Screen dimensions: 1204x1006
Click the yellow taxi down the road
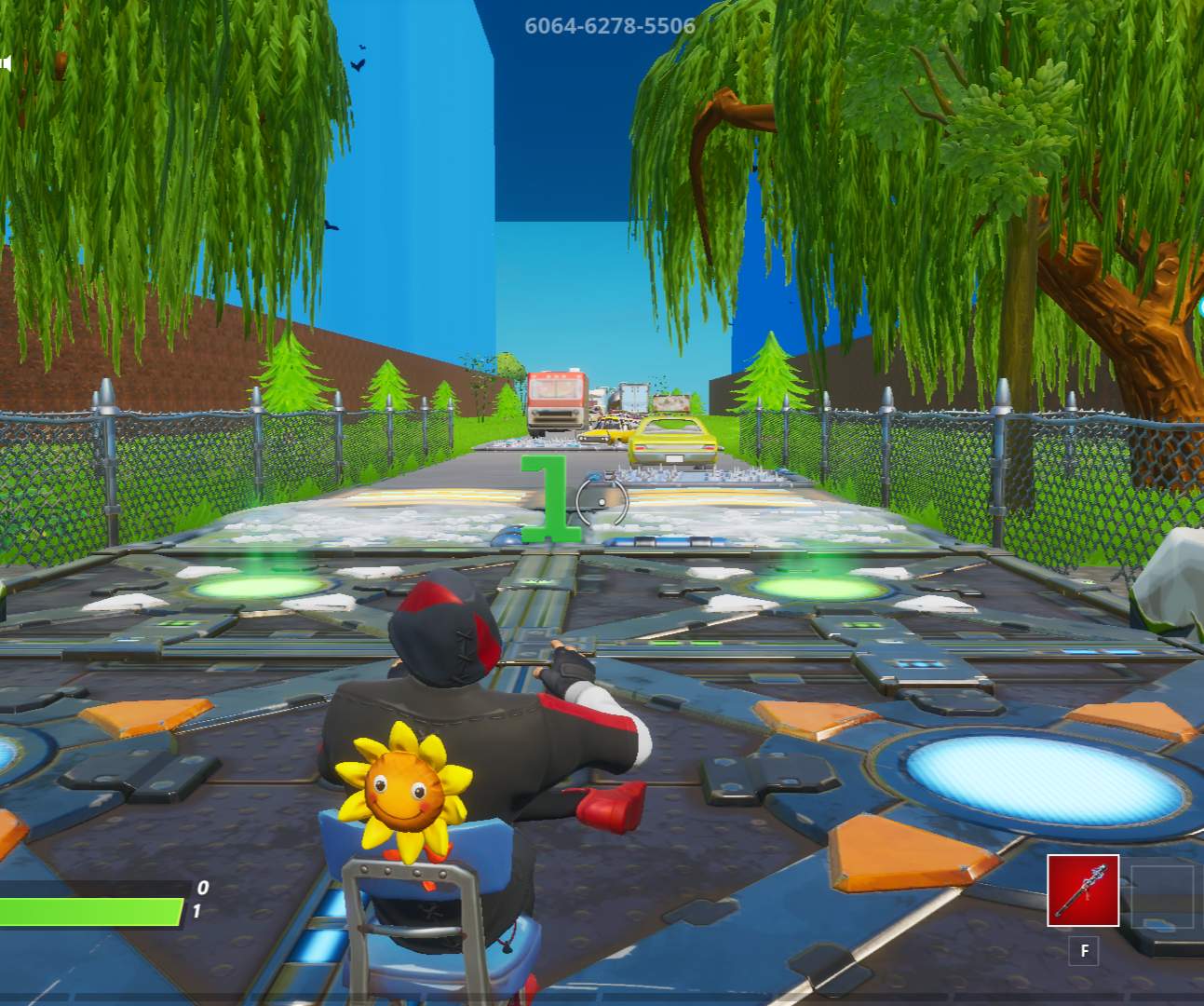pyautogui.click(x=606, y=430)
